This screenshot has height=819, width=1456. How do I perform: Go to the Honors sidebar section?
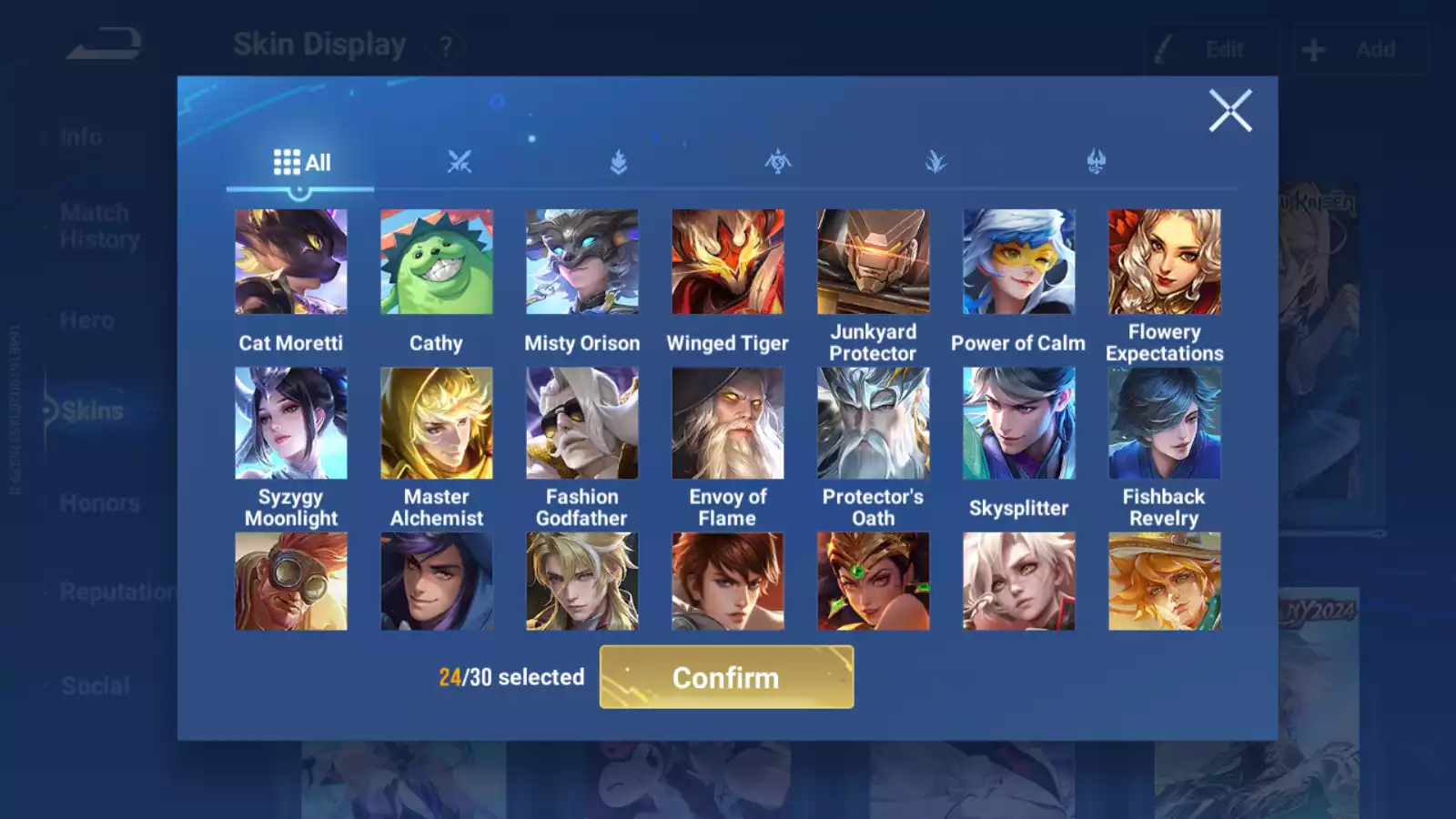pyautogui.click(x=98, y=502)
